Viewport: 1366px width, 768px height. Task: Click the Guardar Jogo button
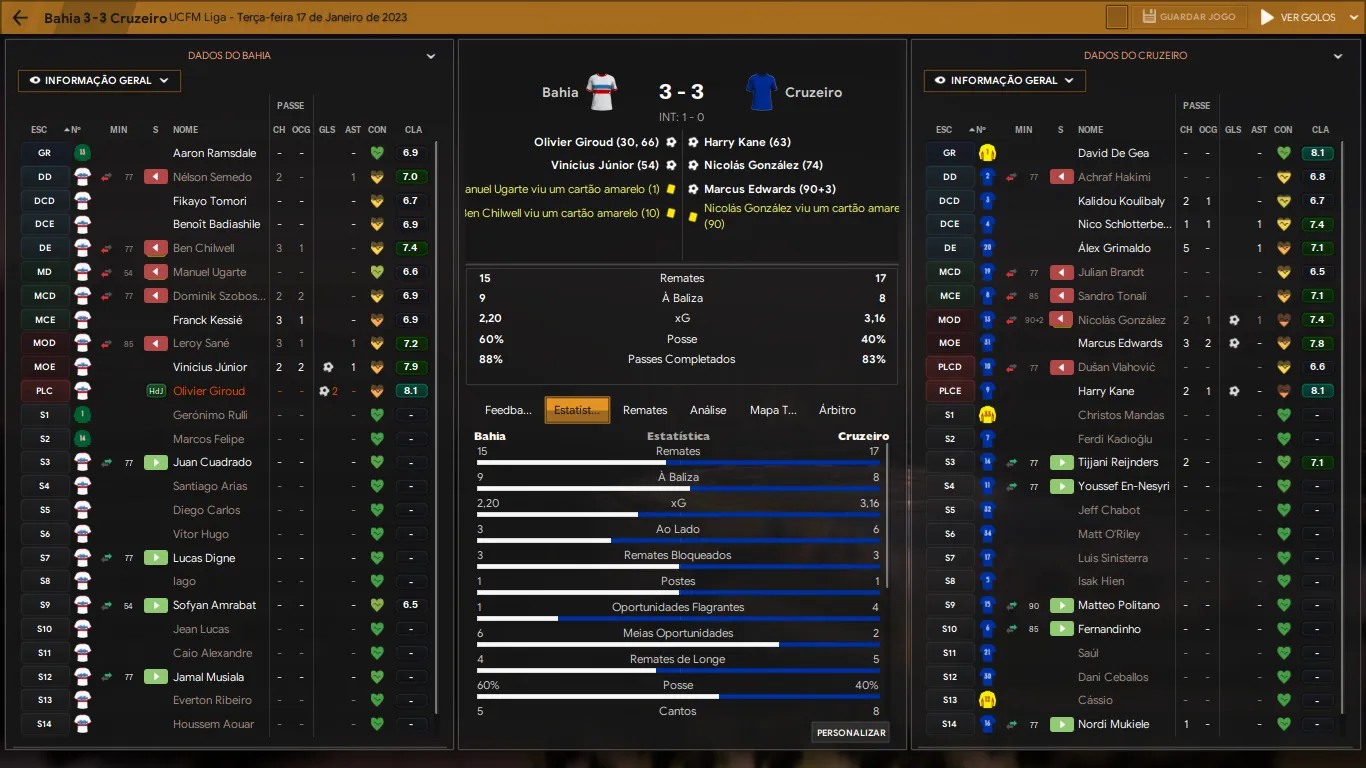(x=1190, y=17)
